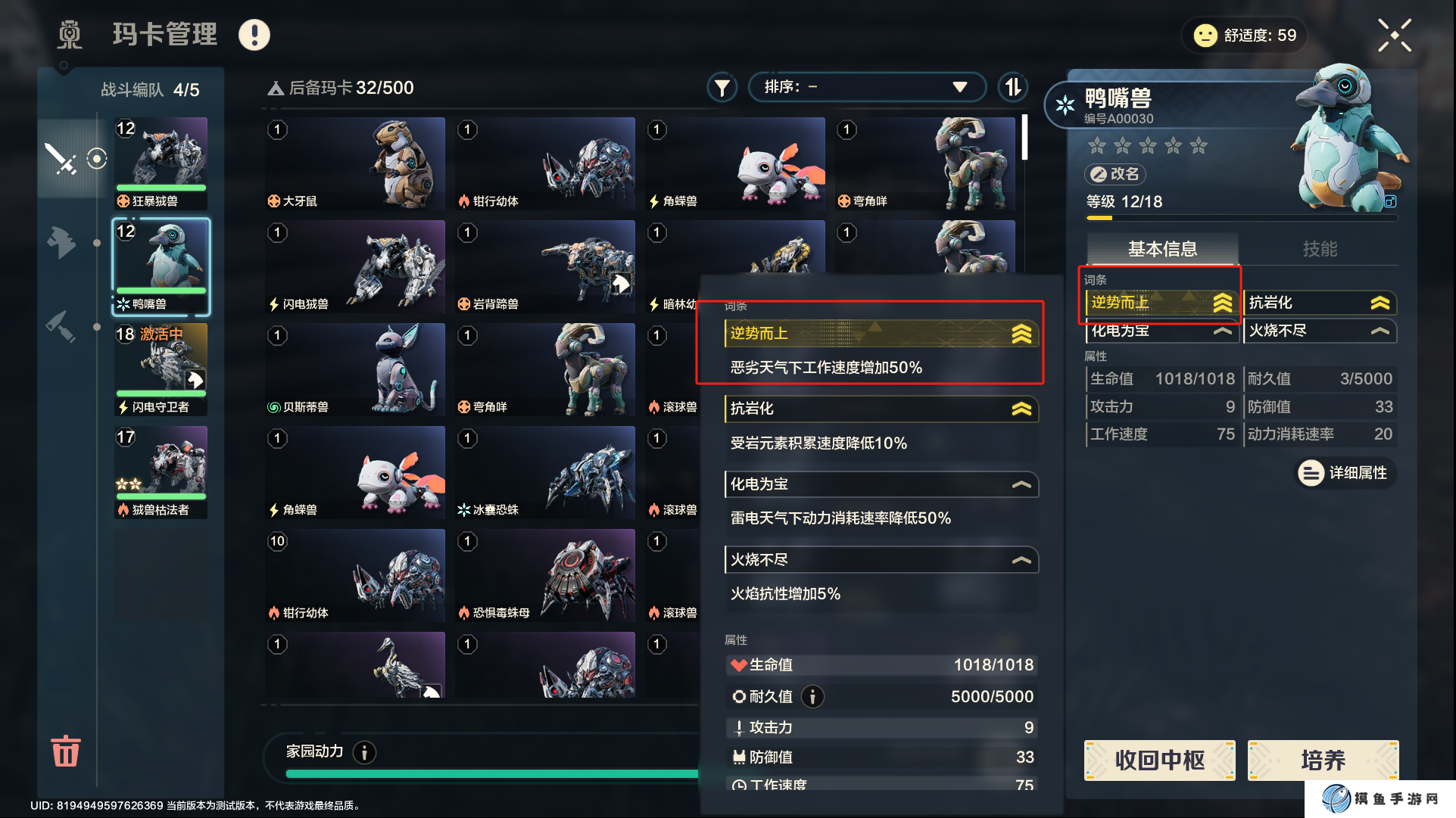Screen dimensions: 1456x818
Task: Open the 家园动力 info icon
Action: [365, 752]
